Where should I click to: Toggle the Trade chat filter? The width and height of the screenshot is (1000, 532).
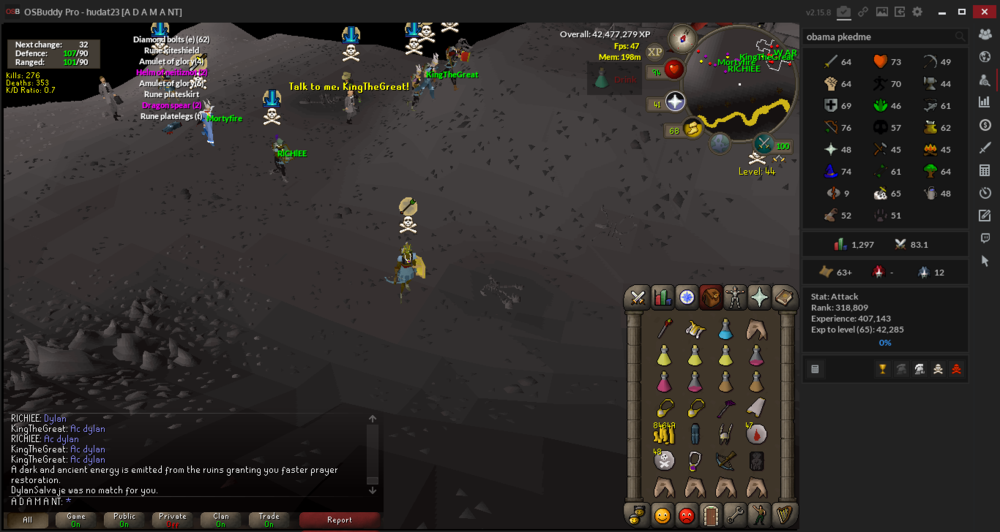[269, 520]
